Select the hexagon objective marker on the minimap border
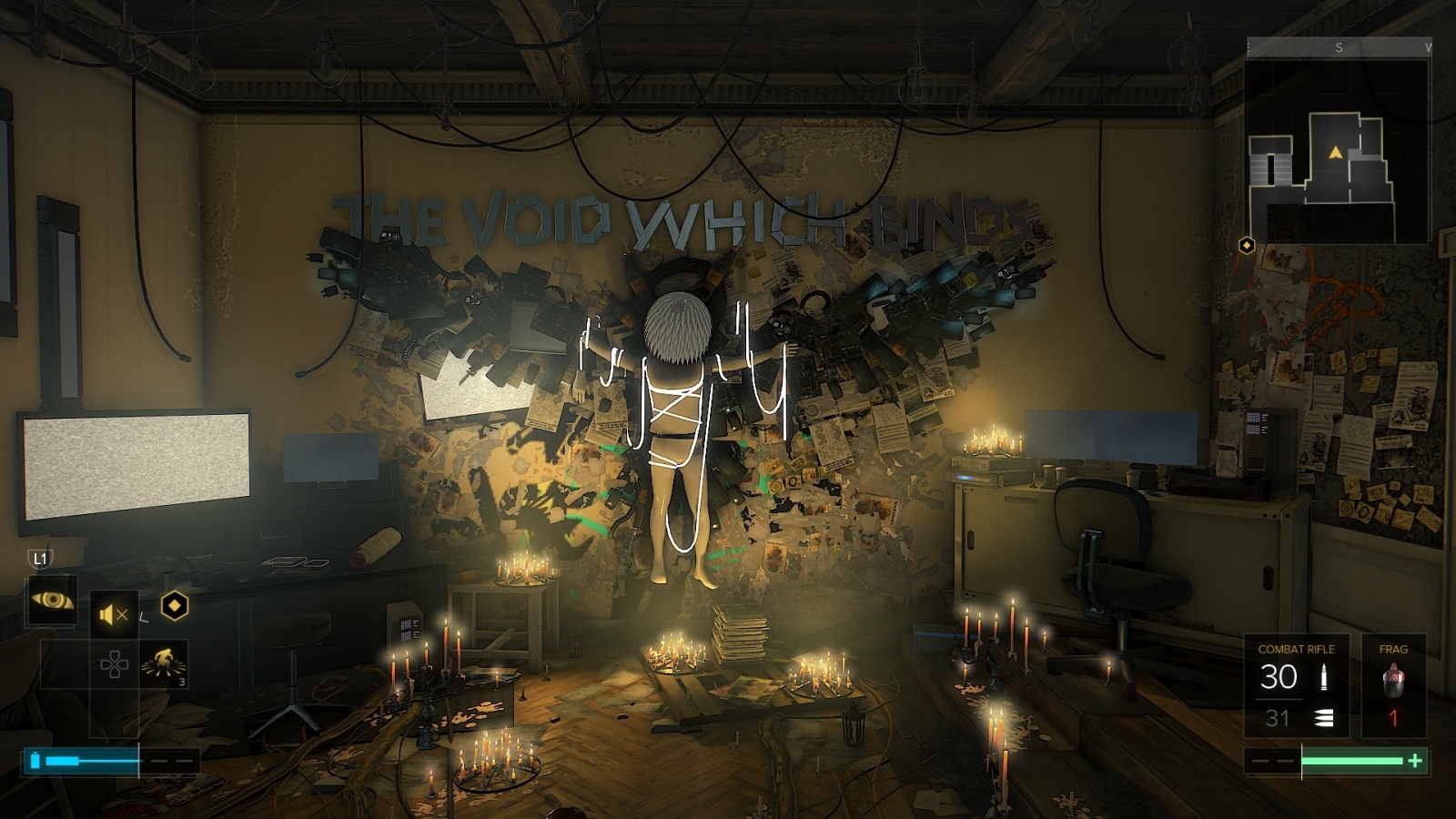 tap(1247, 245)
